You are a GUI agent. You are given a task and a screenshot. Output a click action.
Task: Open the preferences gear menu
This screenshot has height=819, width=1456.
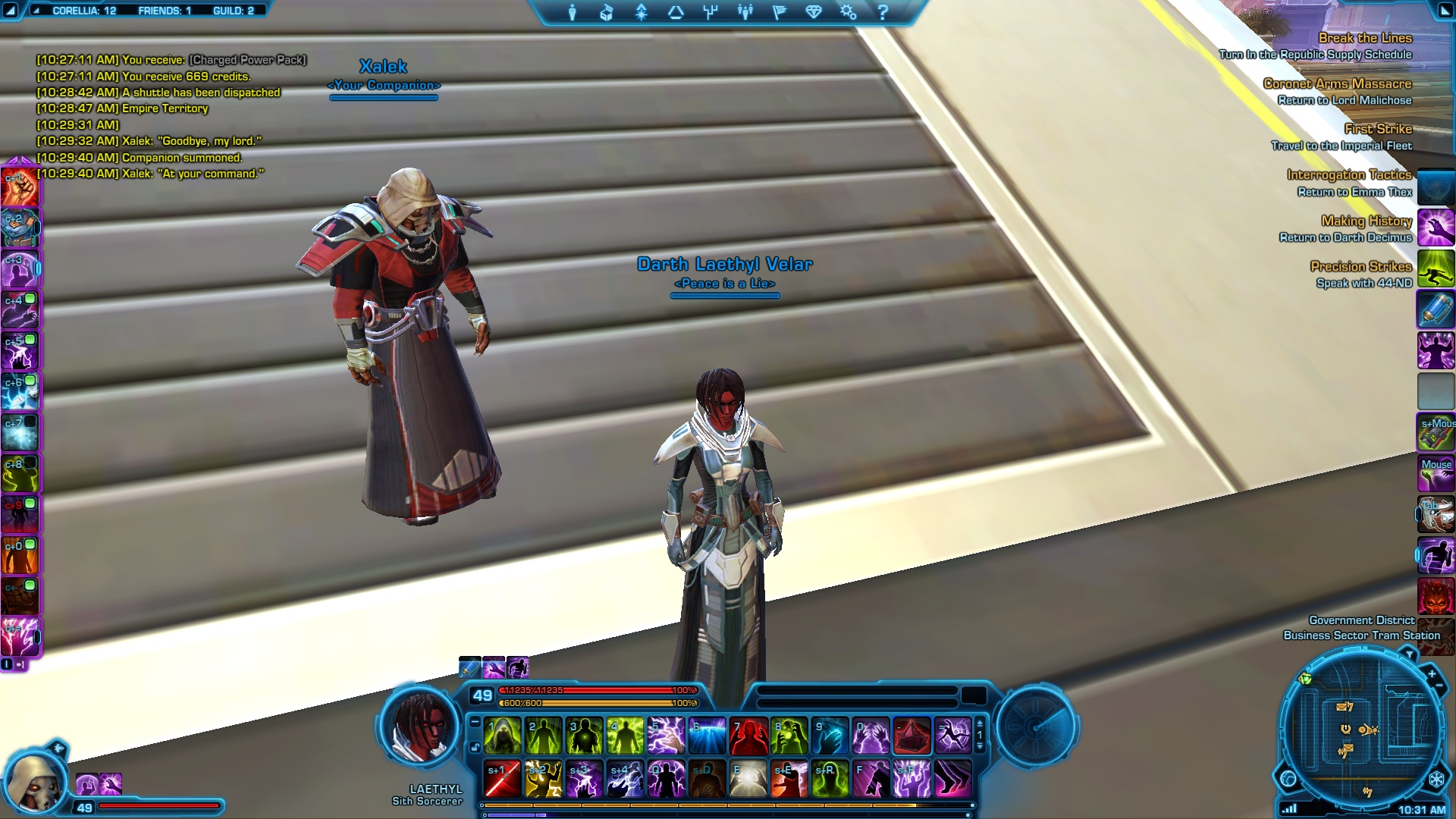tap(848, 12)
